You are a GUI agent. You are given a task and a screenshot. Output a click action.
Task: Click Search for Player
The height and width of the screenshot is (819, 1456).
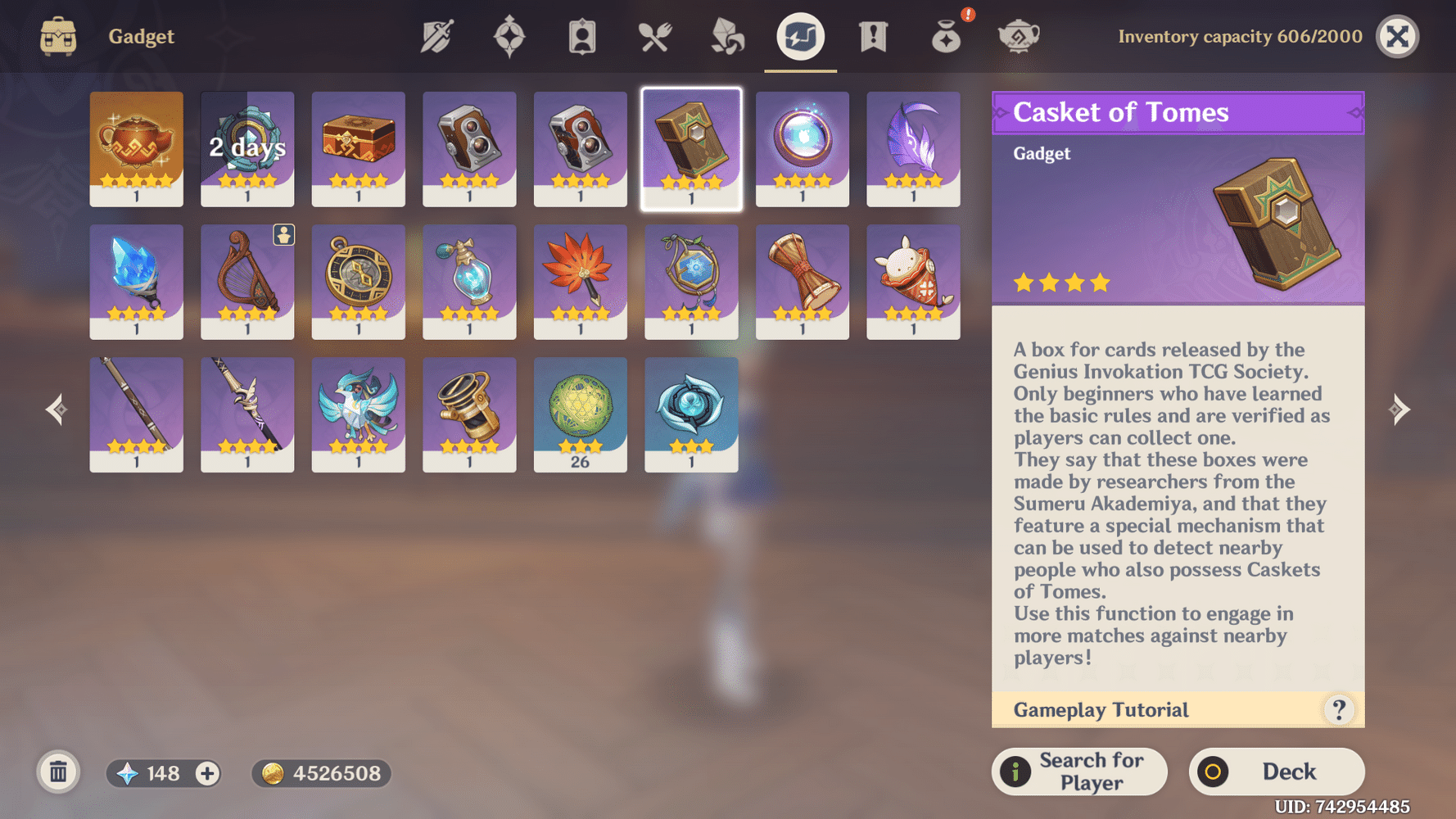pos(1079,771)
